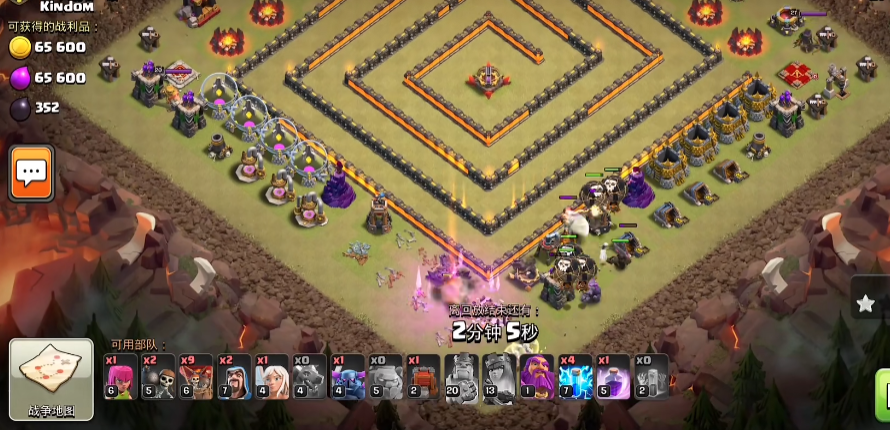Choose the P.E.K.K.A troop slot

point(348,377)
